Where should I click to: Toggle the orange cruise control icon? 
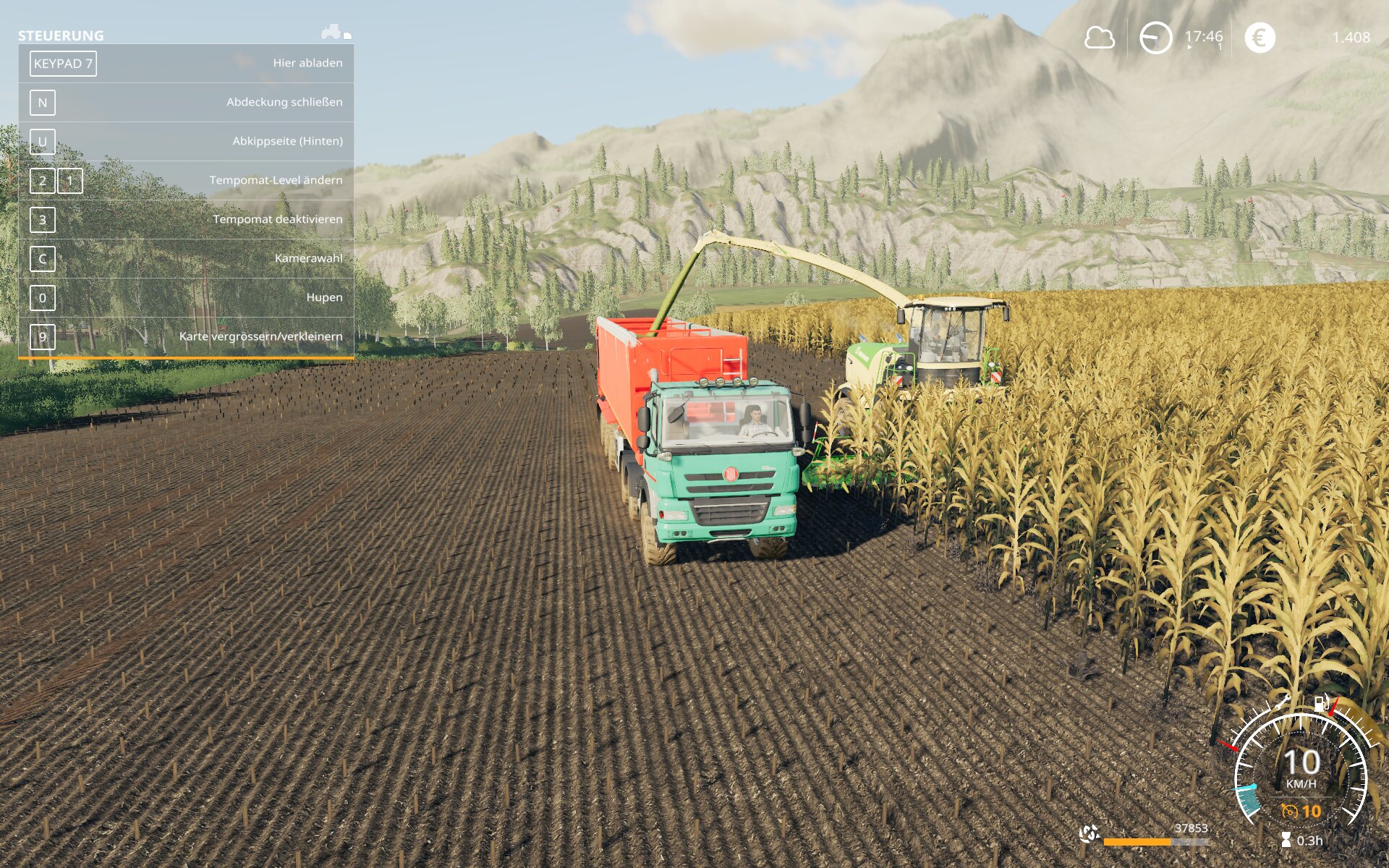[1289, 812]
